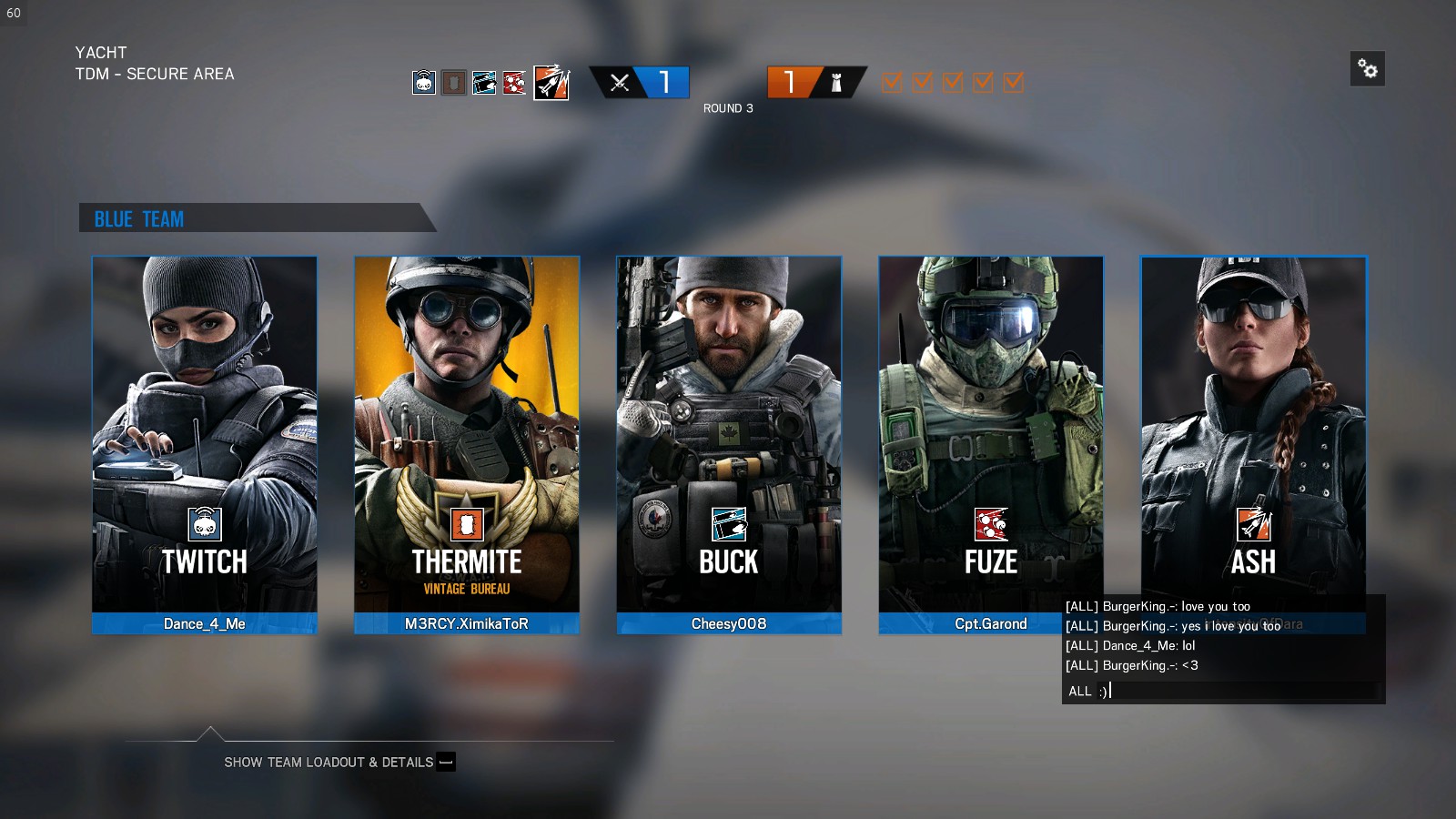Open the settings gear in the top right corner
The height and width of the screenshot is (819, 1456).
point(1367,68)
